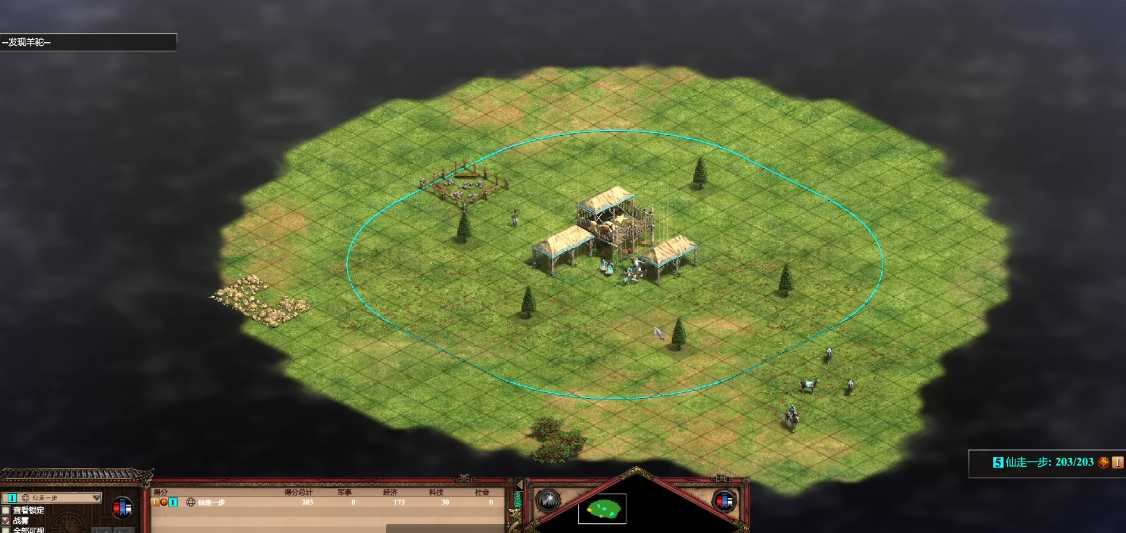The height and width of the screenshot is (533, 1126).
Task: Click the green island on the minimap
Action: [x=603, y=509]
